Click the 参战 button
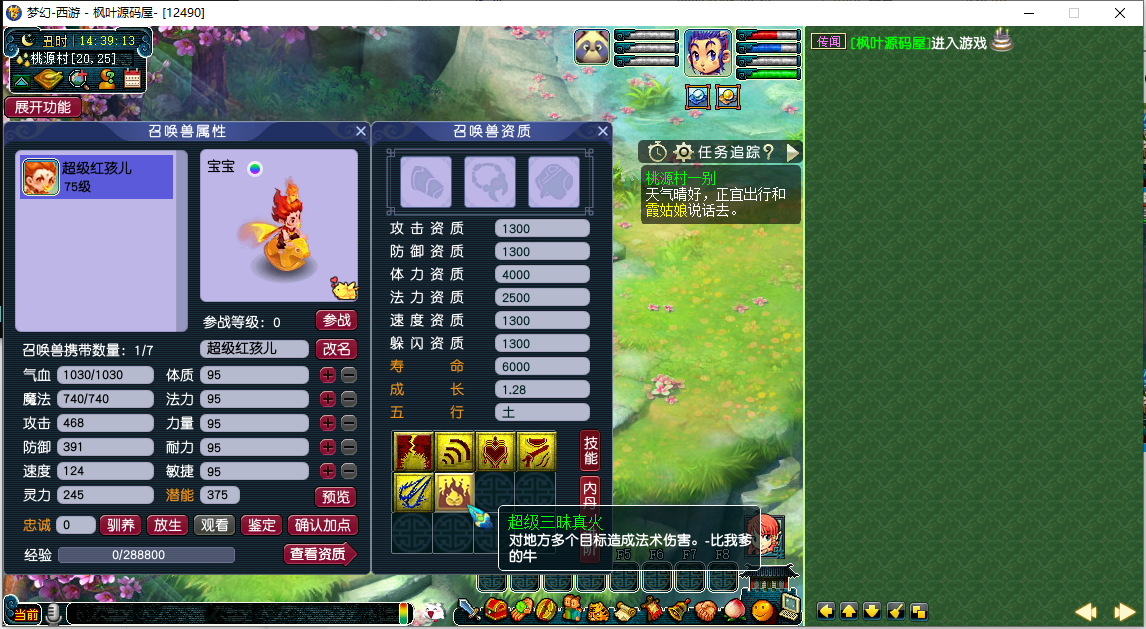The width and height of the screenshot is (1146, 629). [337, 321]
